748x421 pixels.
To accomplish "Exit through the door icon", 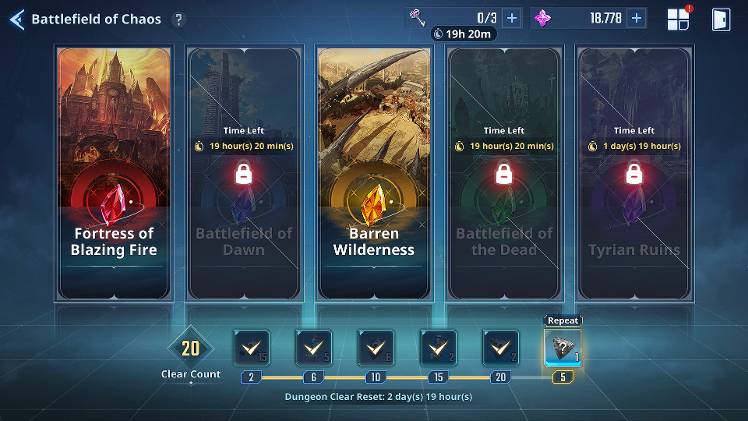I will (x=720, y=19).
